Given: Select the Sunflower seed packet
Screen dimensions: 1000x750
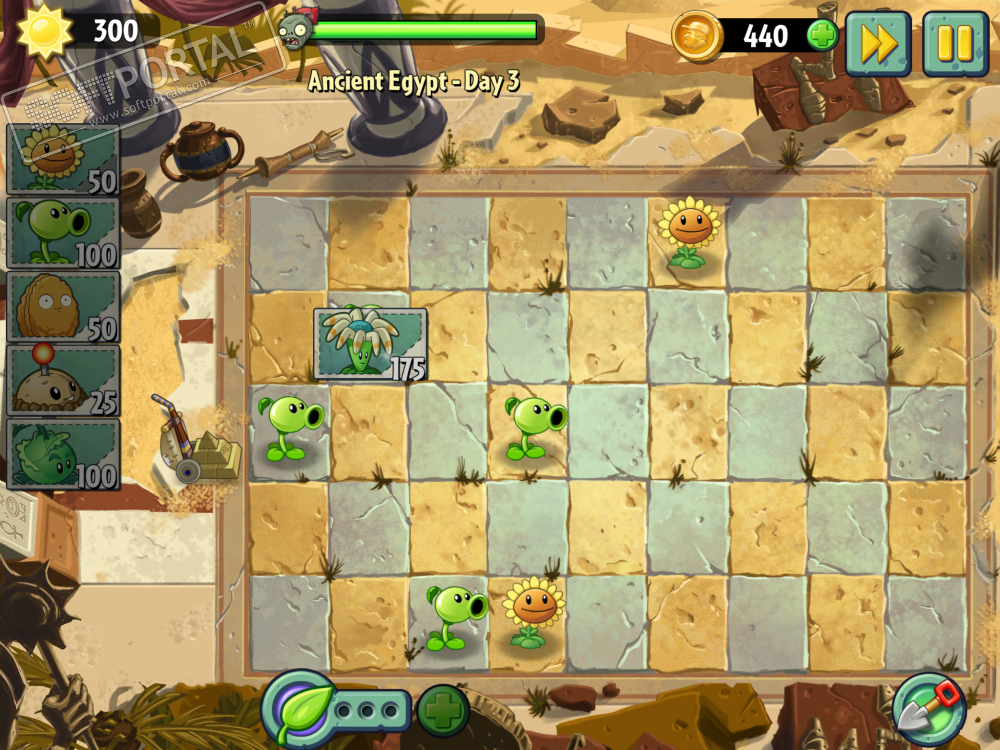Looking at the screenshot, I should pyautogui.click(x=63, y=160).
